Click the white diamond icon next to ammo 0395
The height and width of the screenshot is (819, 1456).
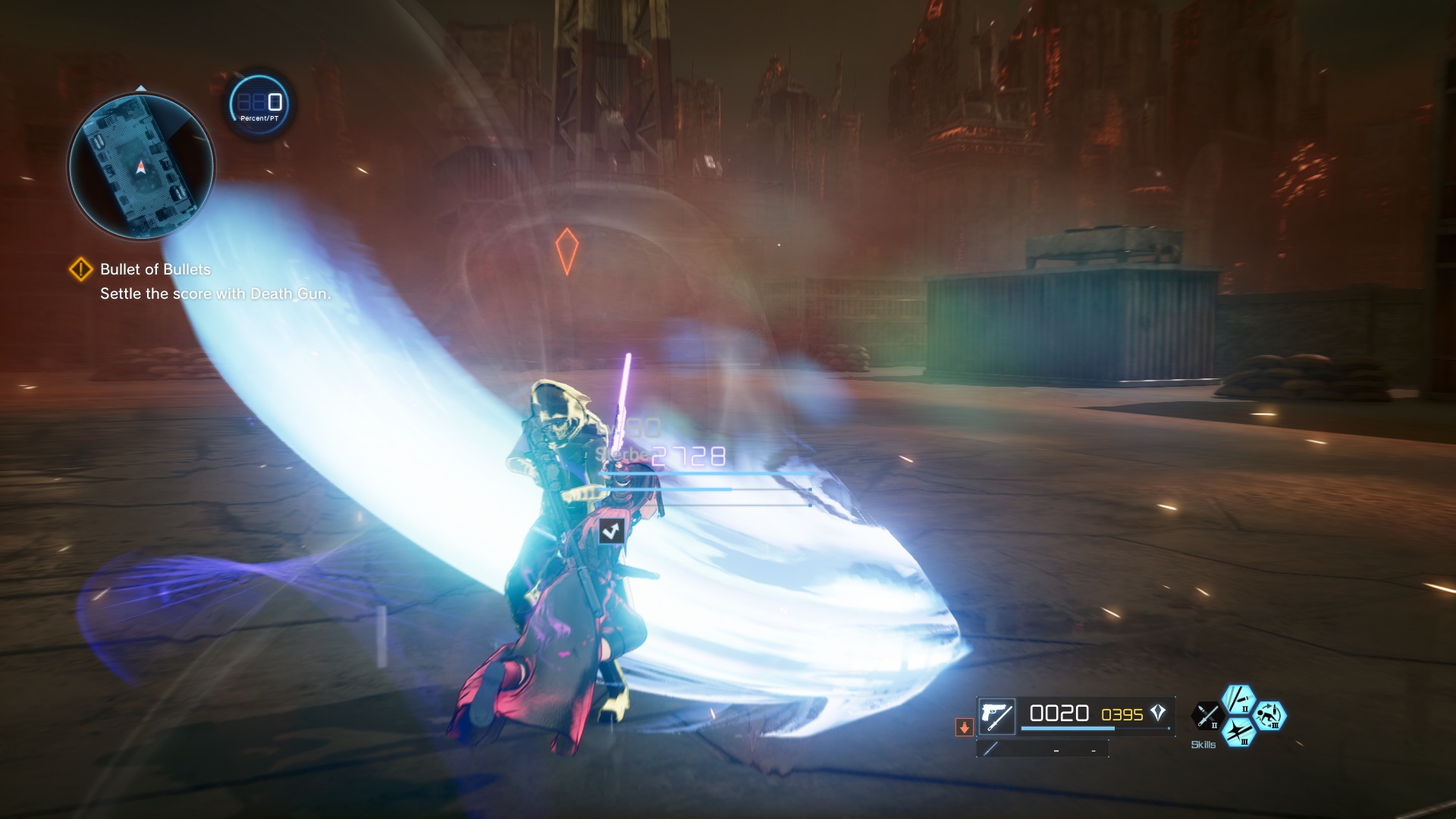(1157, 713)
